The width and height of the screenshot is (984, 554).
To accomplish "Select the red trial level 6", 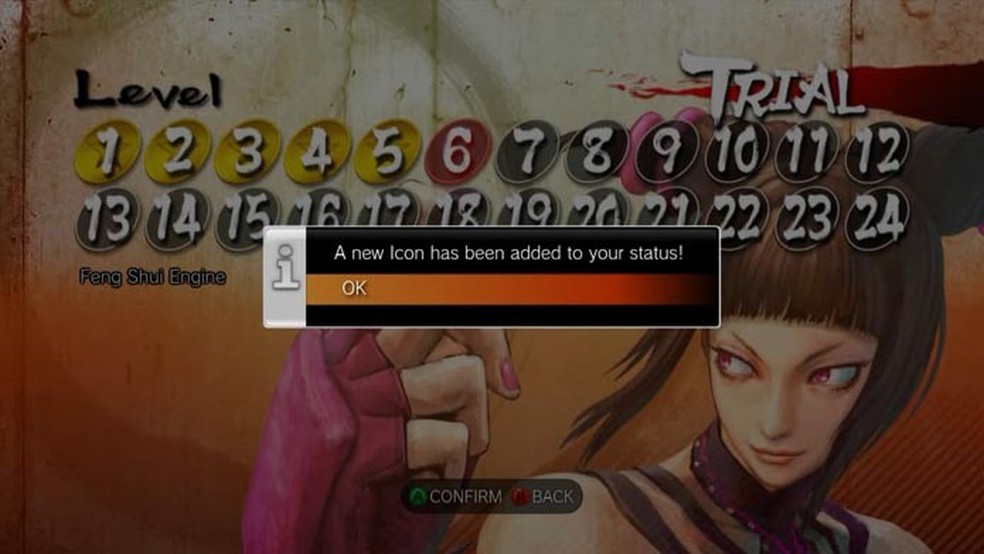I will 457,153.
